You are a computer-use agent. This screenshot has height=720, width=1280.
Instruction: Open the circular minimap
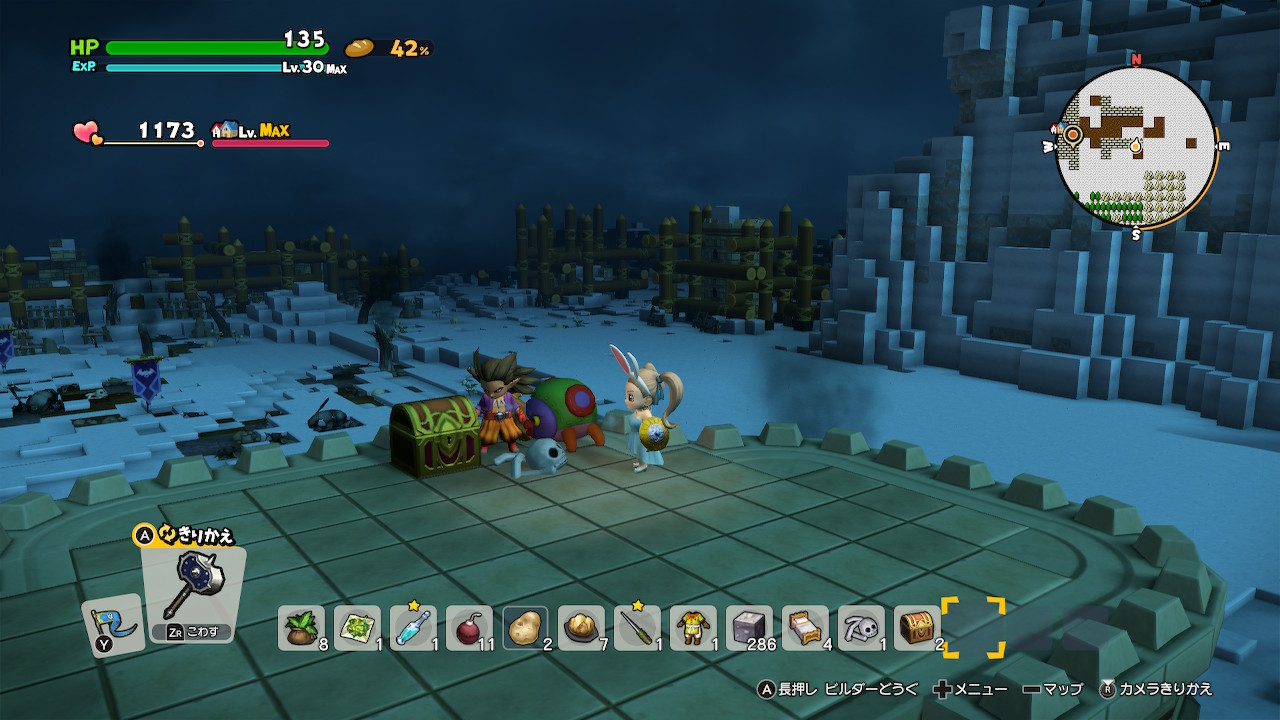[1136, 147]
